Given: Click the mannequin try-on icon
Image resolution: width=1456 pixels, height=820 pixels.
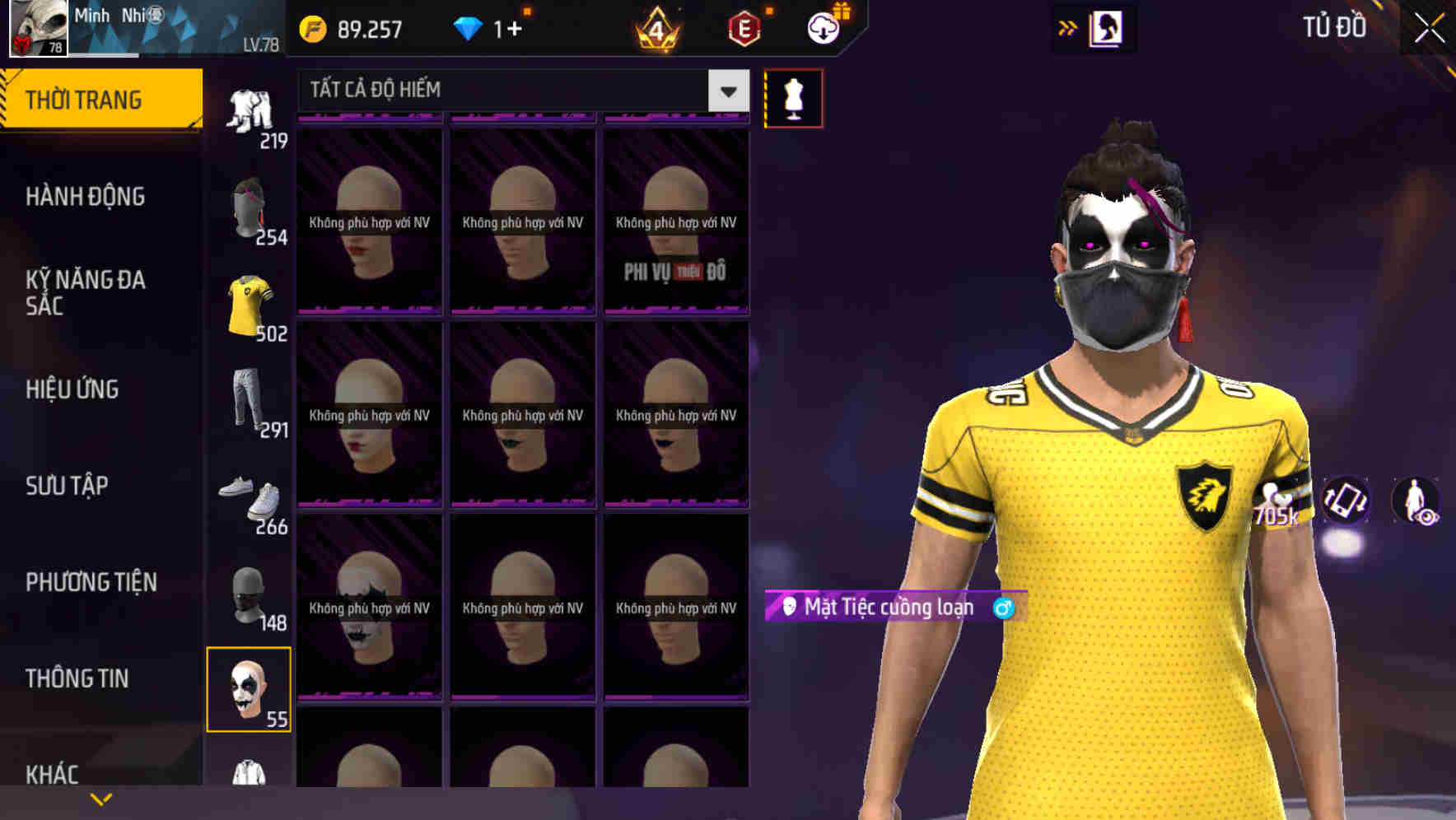Looking at the screenshot, I should (x=793, y=97).
